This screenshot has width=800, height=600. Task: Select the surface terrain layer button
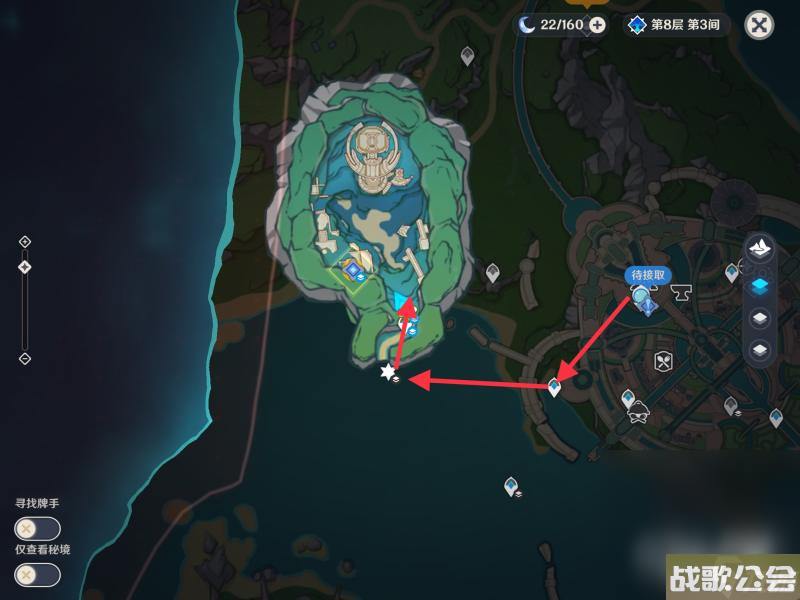click(760, 249)
